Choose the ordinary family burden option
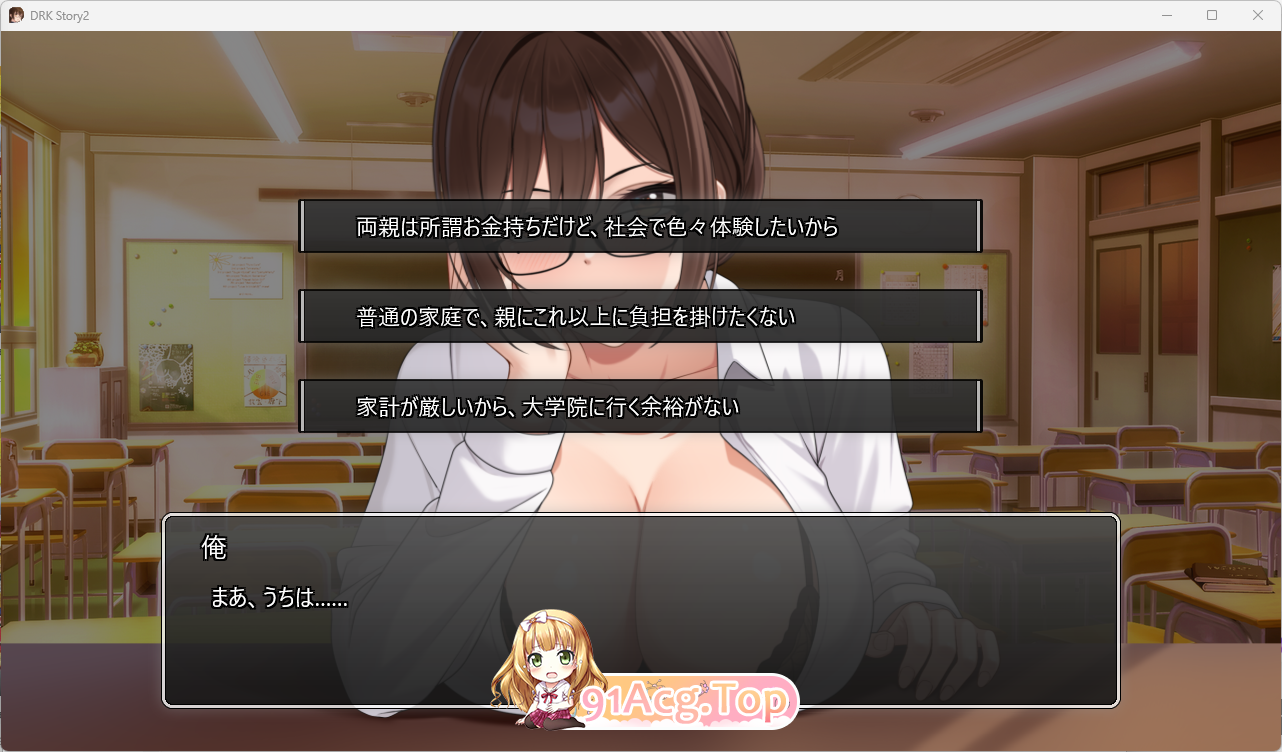 point(638,315)
